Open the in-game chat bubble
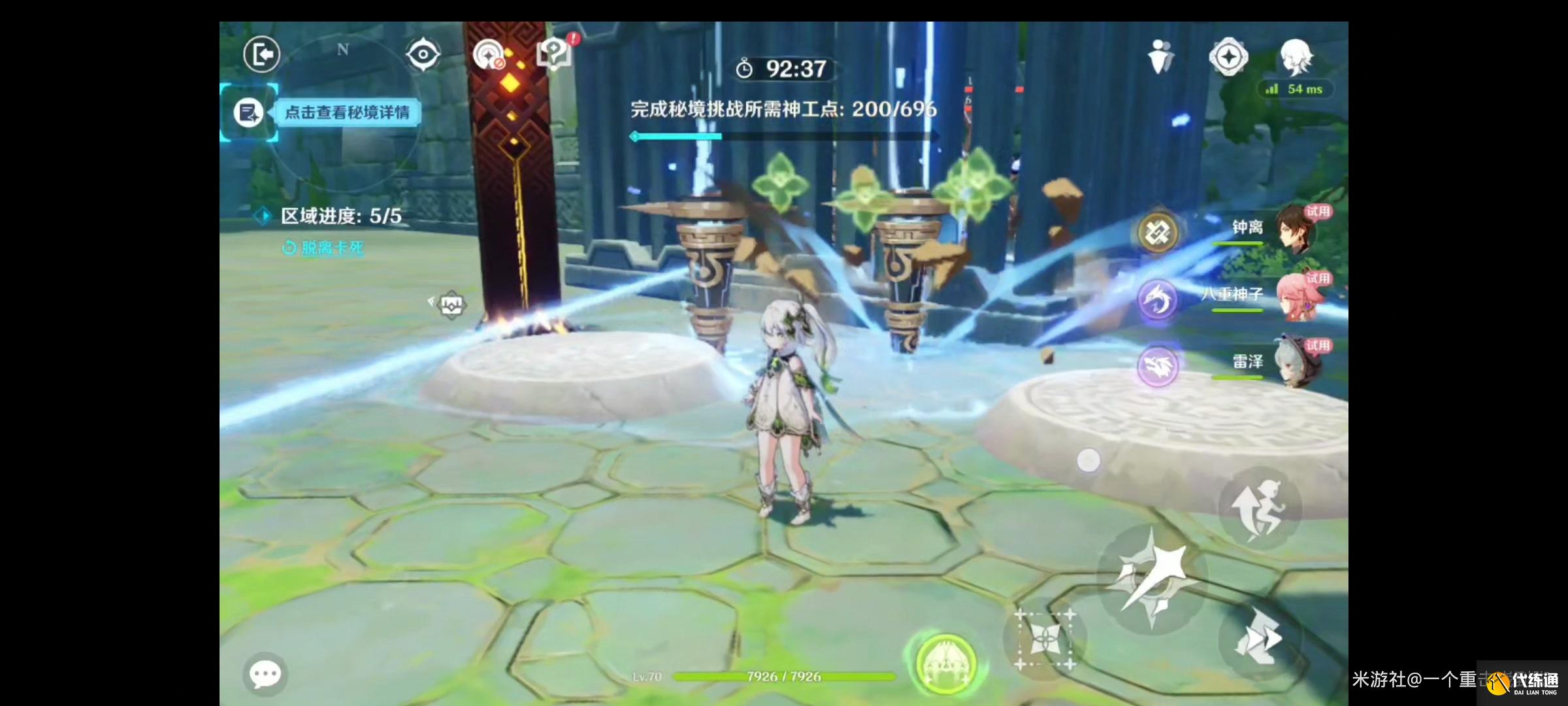This screenshot has width=1568, height=706. pos(265,673)
